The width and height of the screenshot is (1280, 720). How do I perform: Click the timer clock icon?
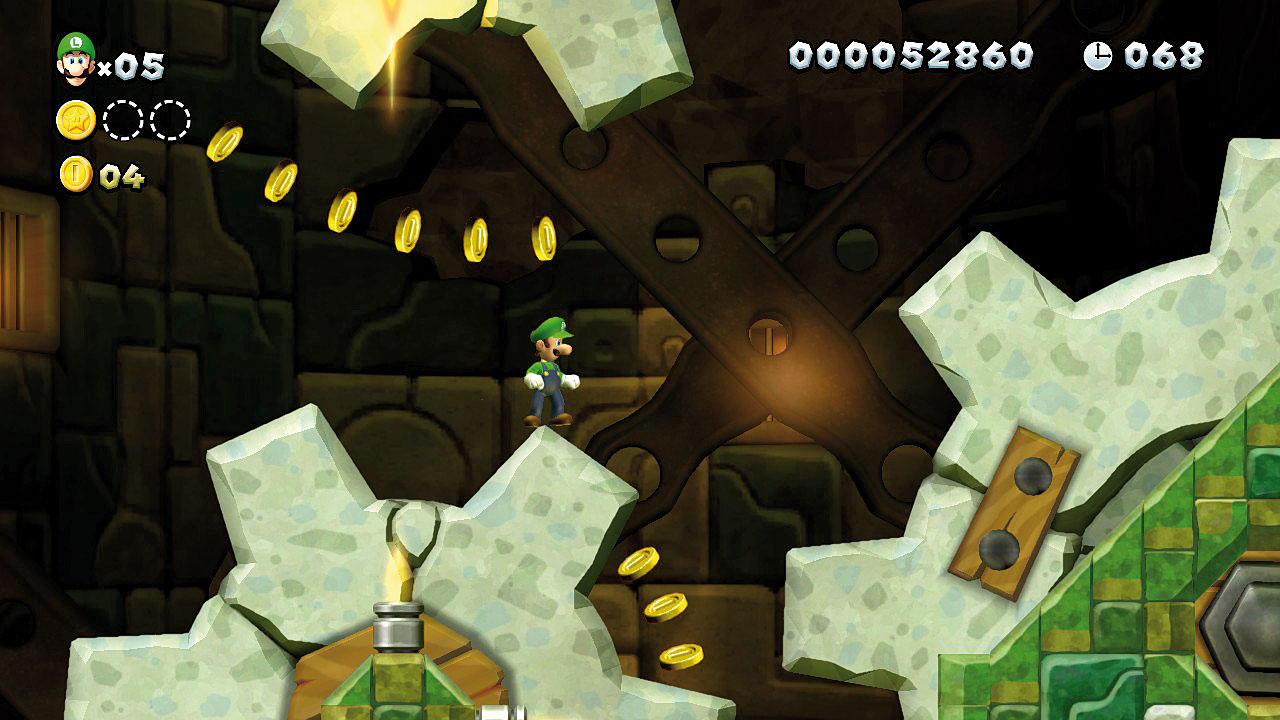(x=1097, y=56)
